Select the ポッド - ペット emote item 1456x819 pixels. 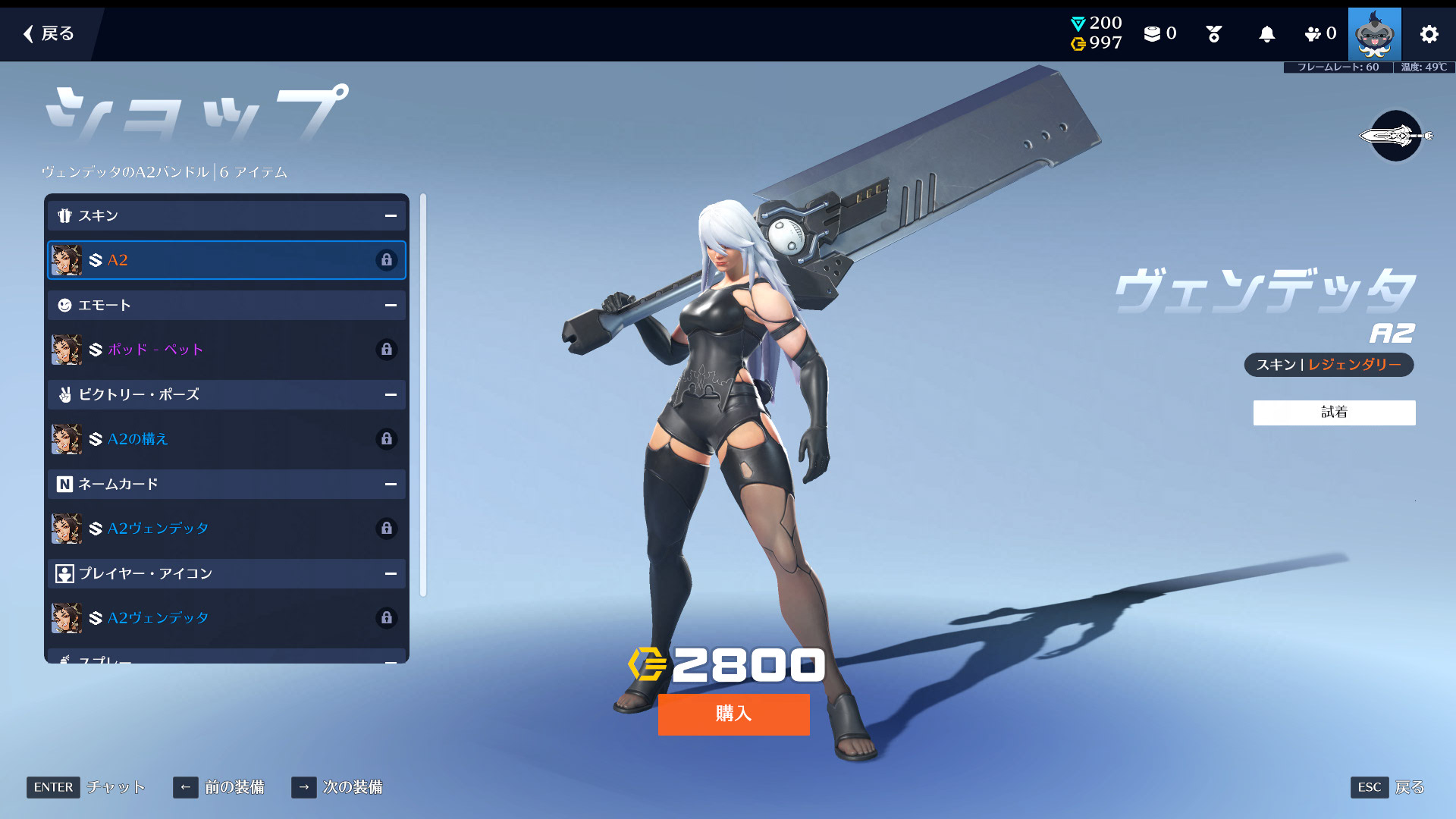coord(227,350)
